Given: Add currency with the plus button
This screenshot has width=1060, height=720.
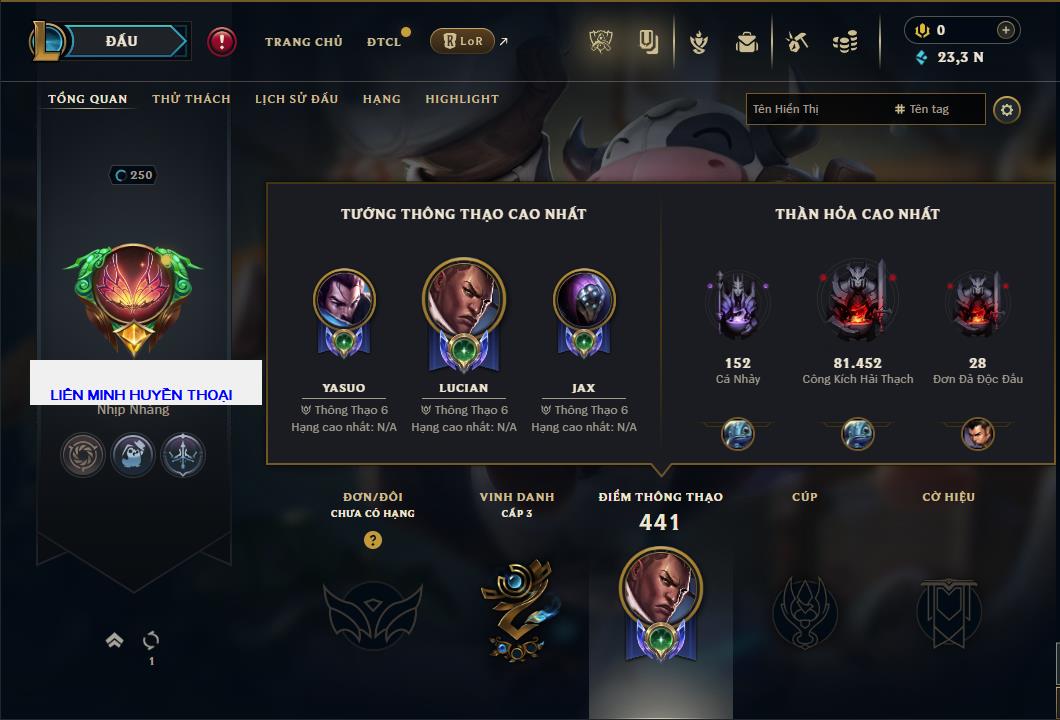Looking at the screenshot, I should [x=1006, y=30].
